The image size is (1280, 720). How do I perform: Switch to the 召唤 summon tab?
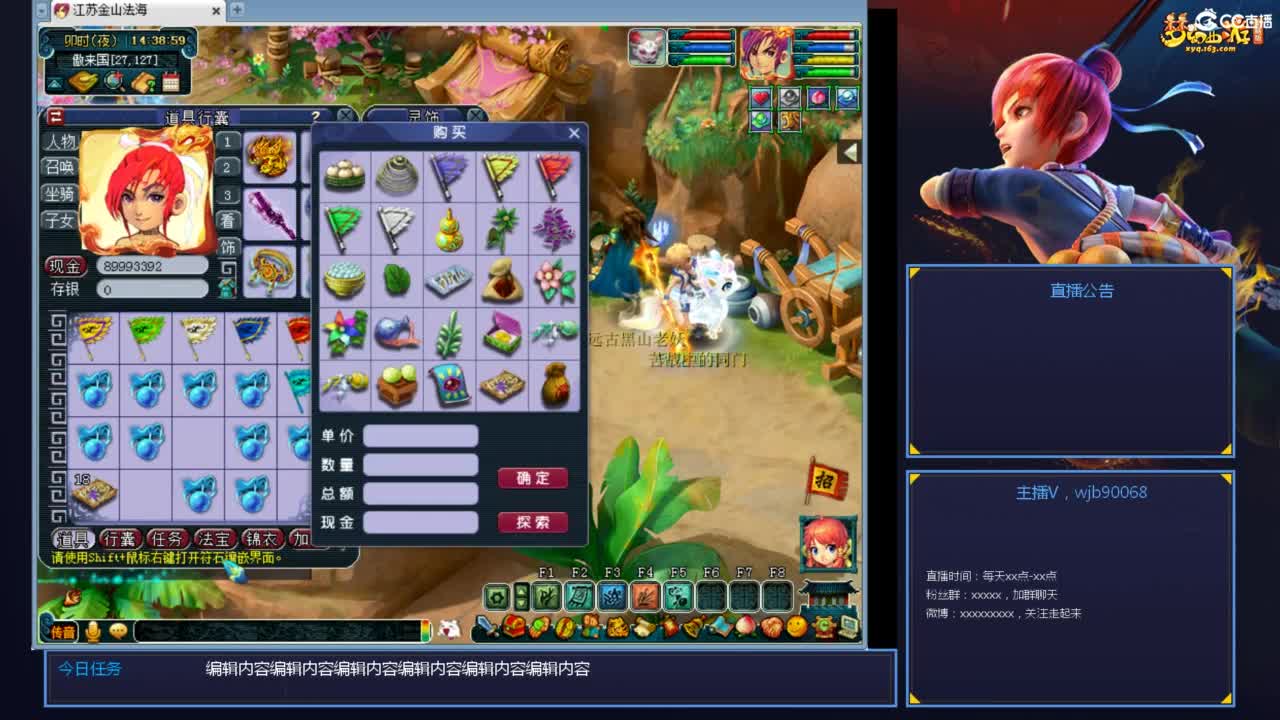59,165
